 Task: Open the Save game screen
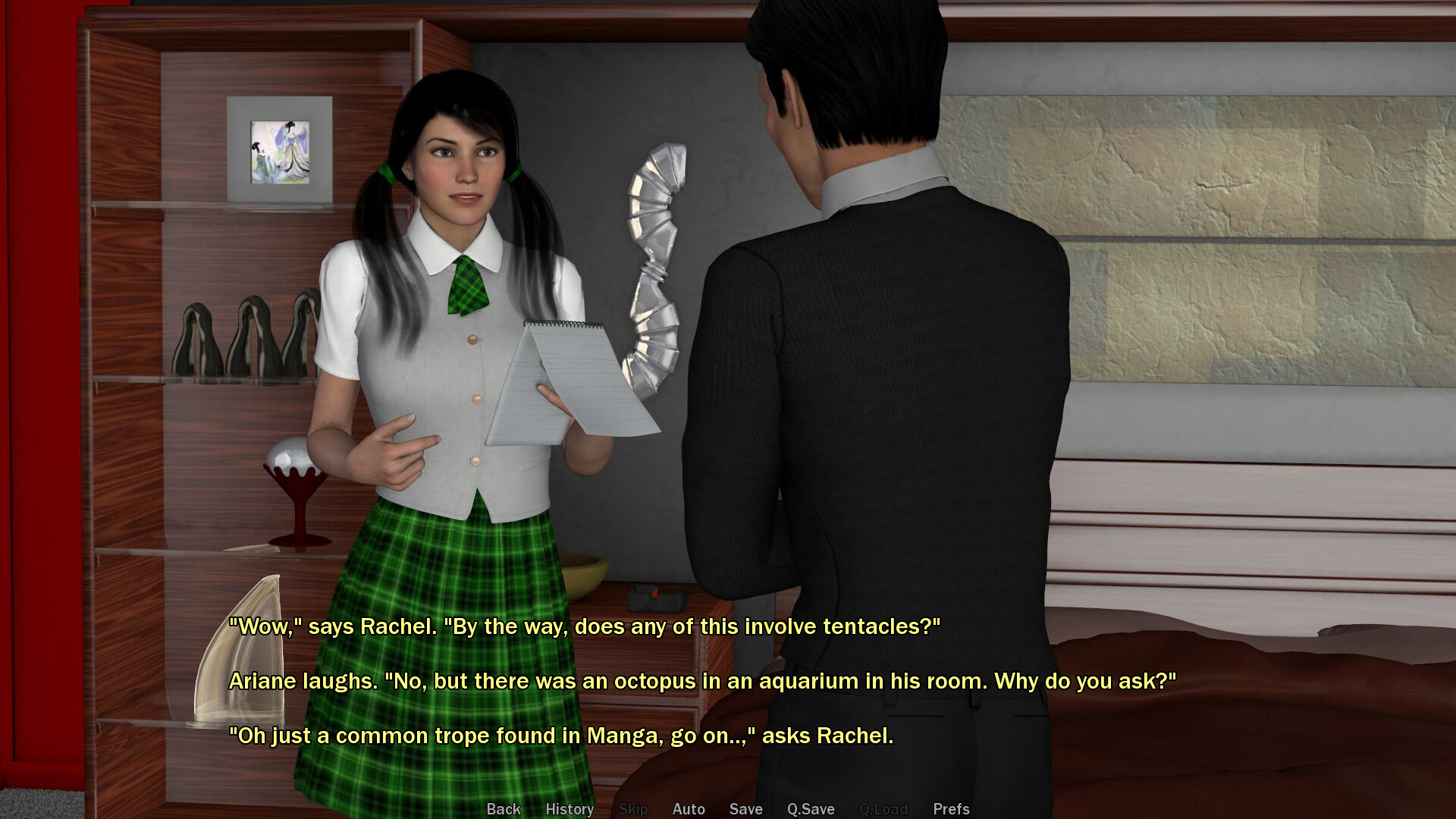745,808
